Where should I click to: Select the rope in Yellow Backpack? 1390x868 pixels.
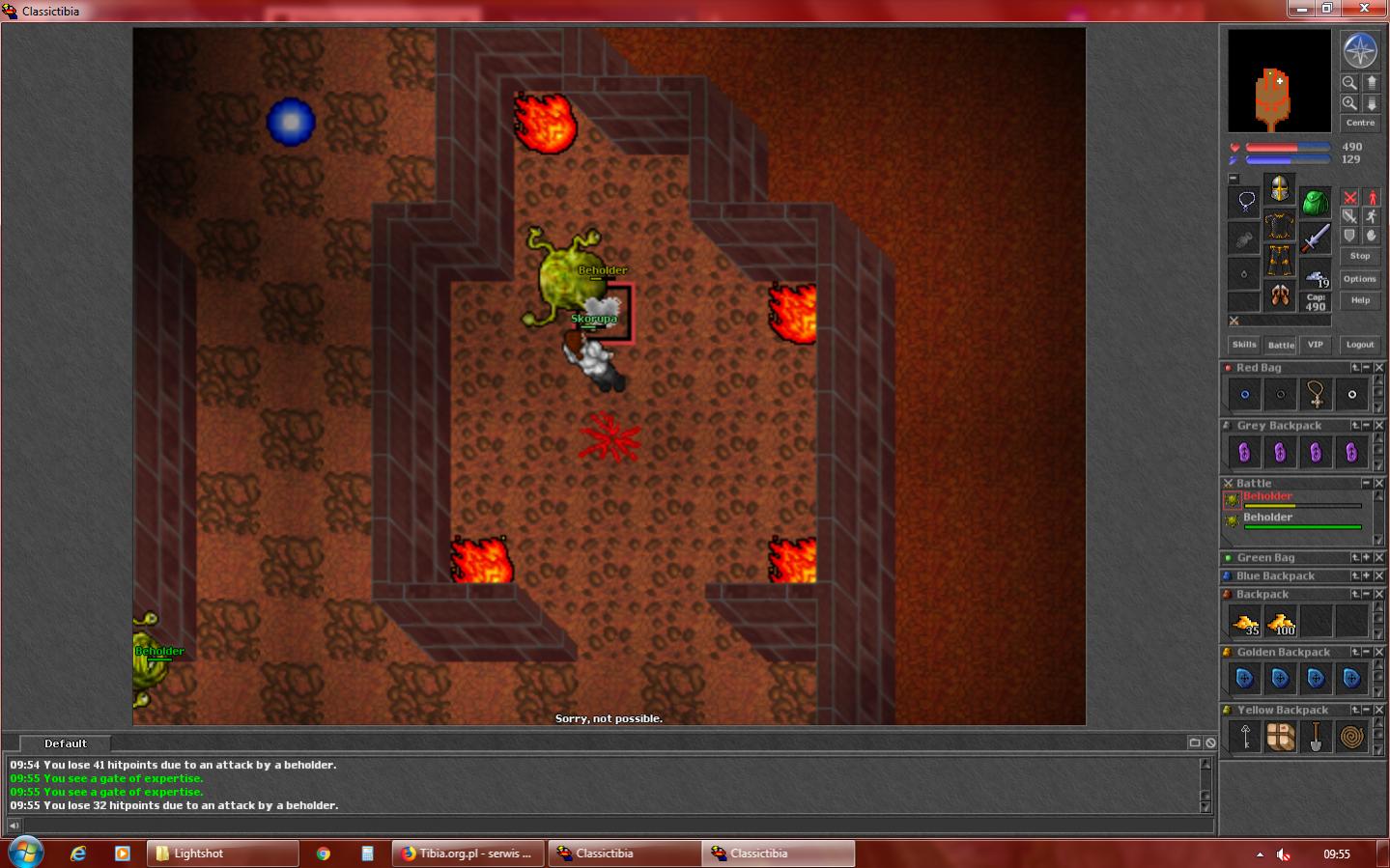[1351, 737]
